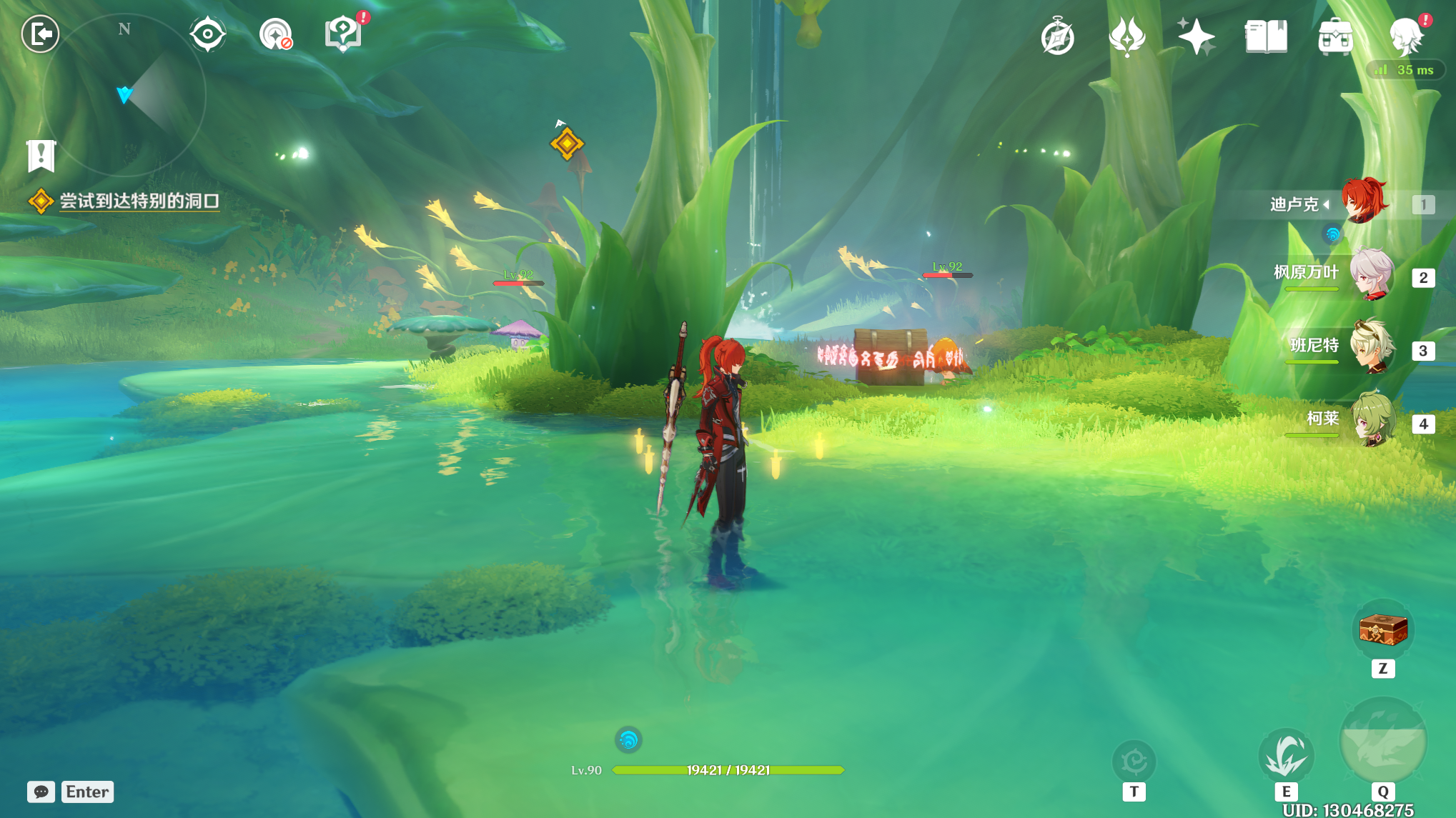Switch to party member 枫原万叶
This screenshot has height=818, width=1456.
1370,274
